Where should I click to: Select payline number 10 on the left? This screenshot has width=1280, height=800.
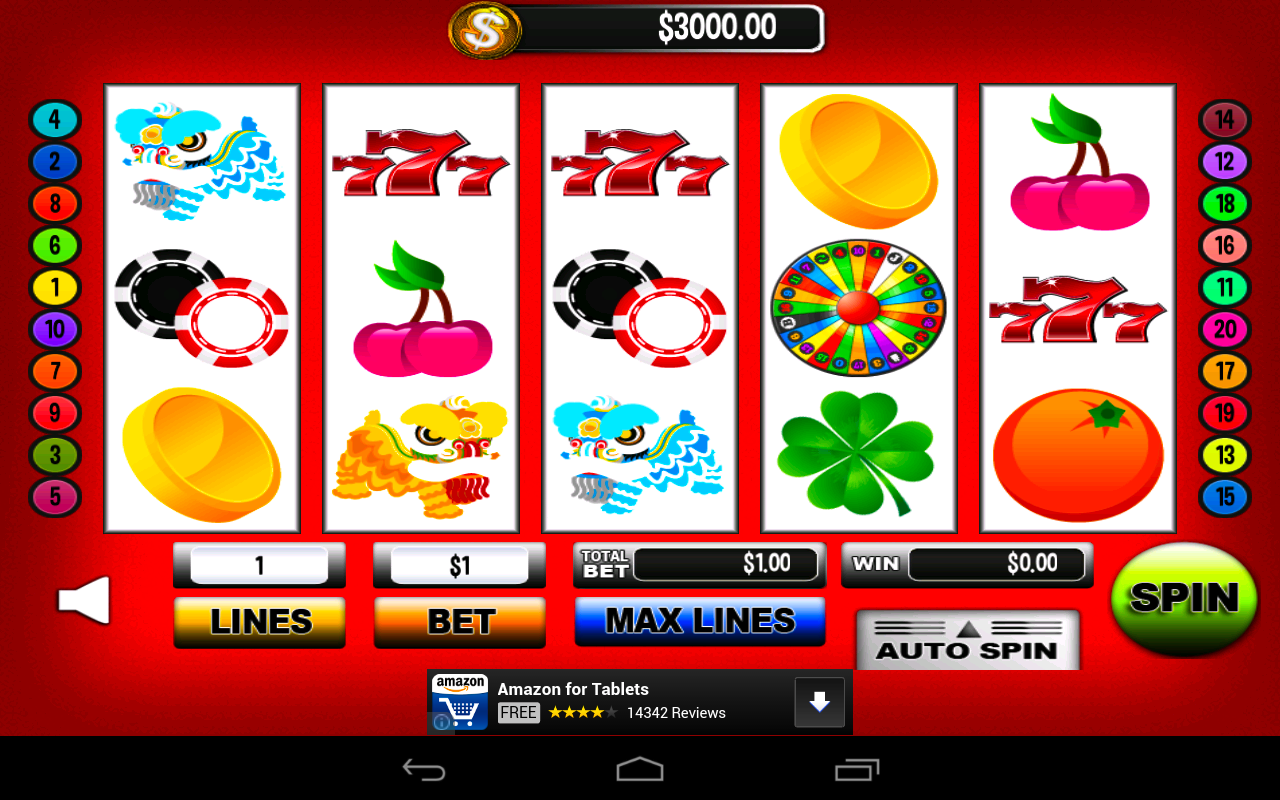[55, 329]
